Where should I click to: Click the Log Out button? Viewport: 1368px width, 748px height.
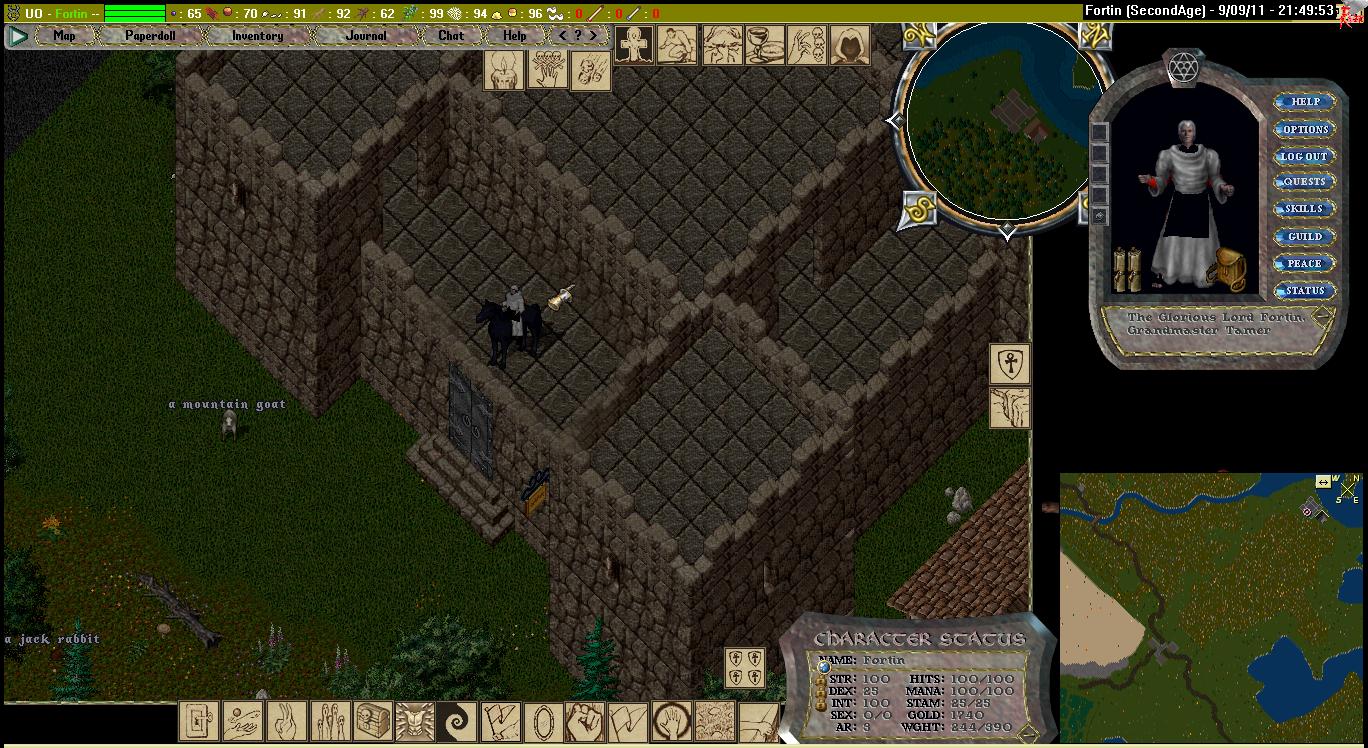point(1305,156)
